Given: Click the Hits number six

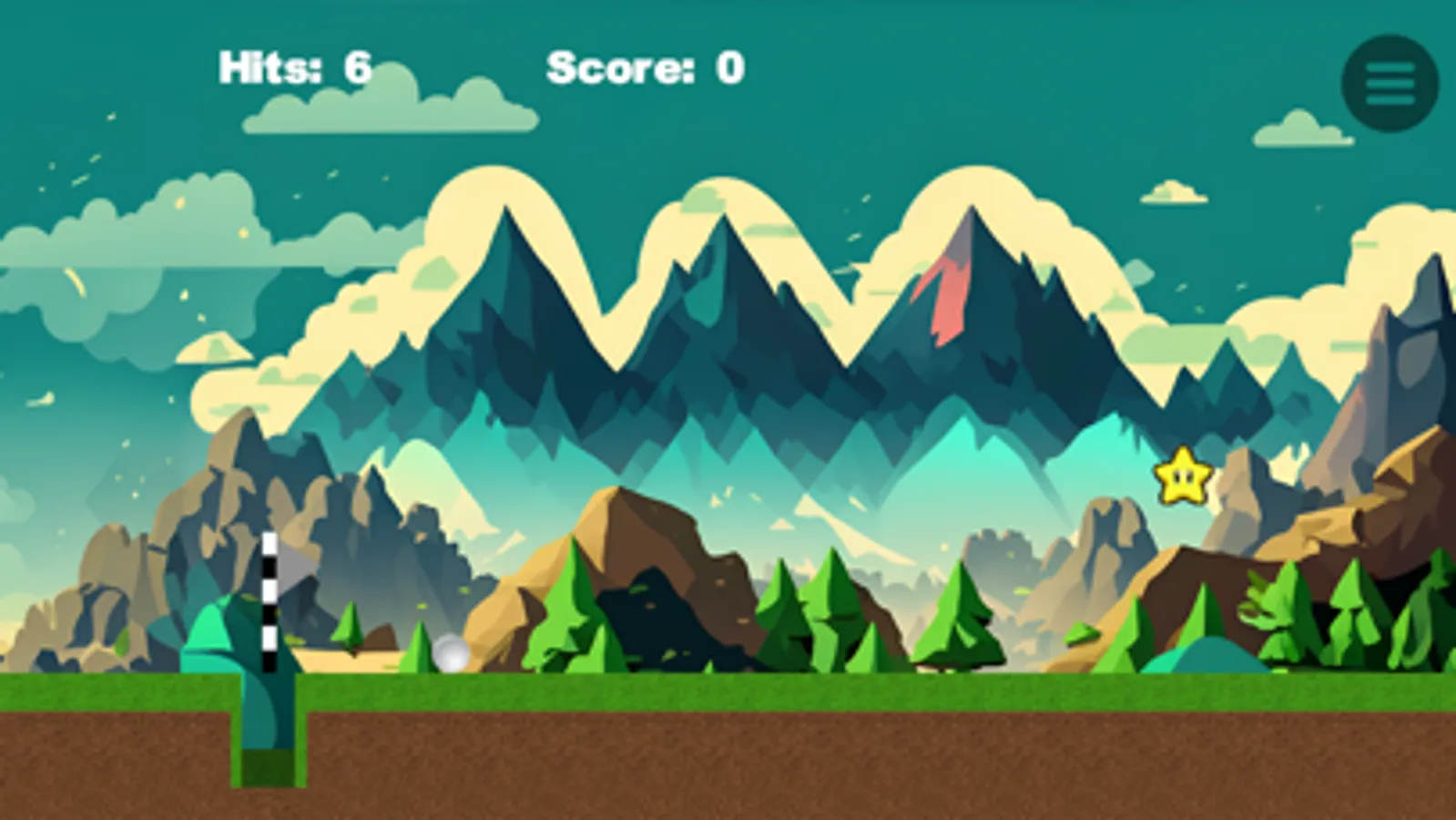Looking at the screenshot, I should pyautogui.click(x=356, y=66).
